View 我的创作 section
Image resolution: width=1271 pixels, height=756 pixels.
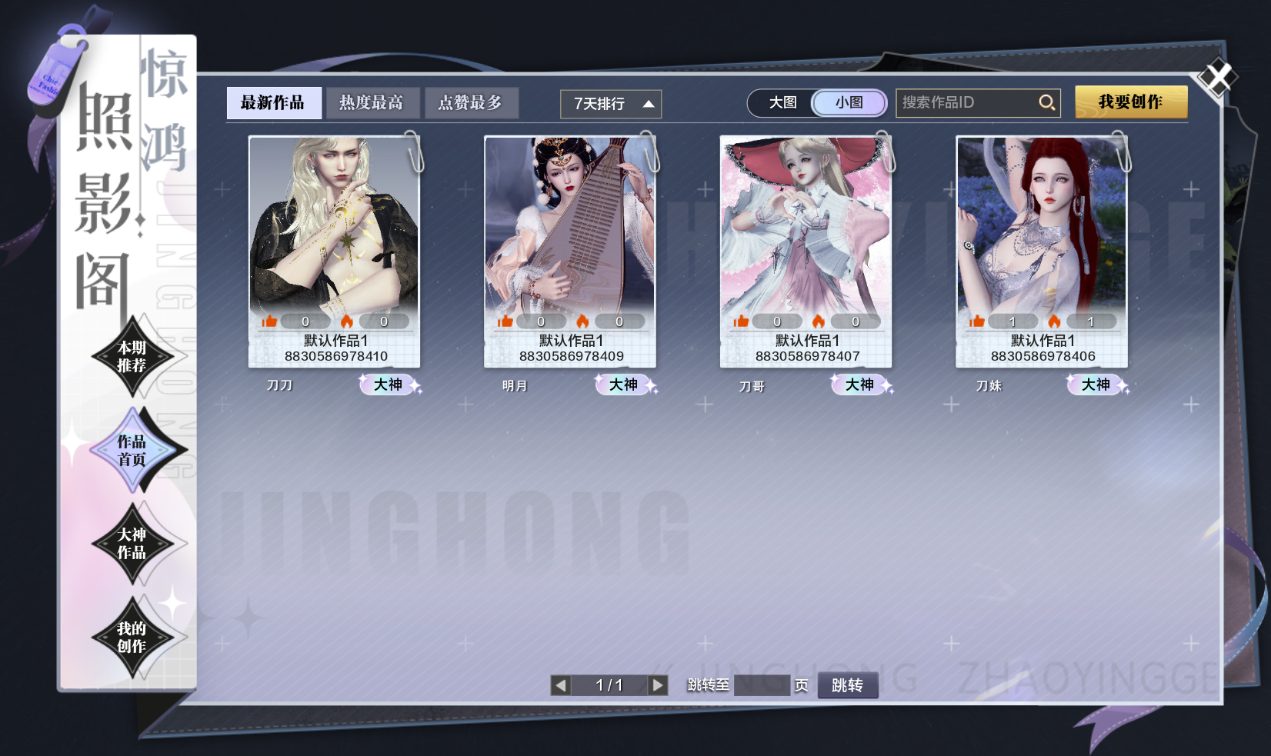132,637
